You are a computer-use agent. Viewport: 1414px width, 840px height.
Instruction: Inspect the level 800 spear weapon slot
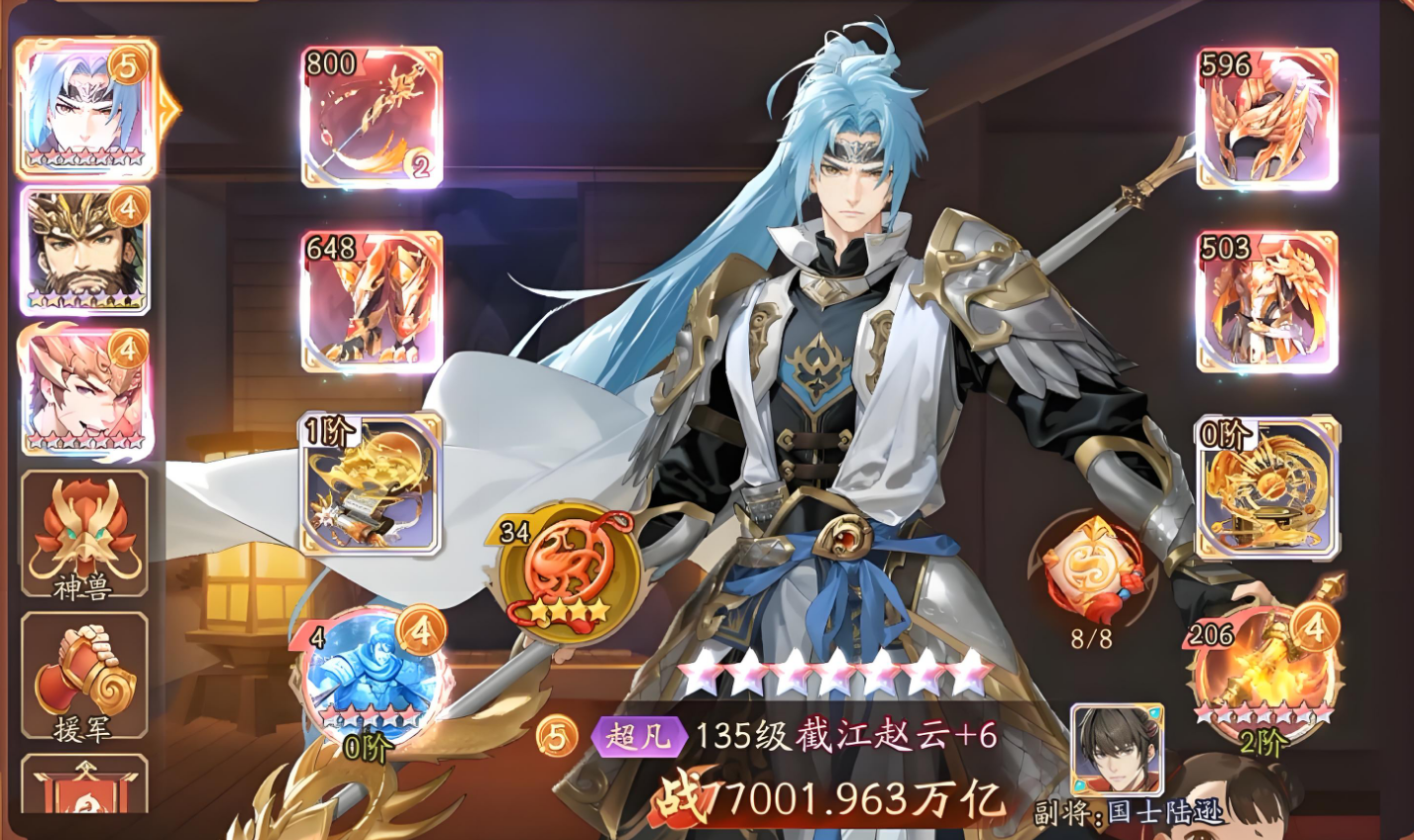tap(372, 117)
